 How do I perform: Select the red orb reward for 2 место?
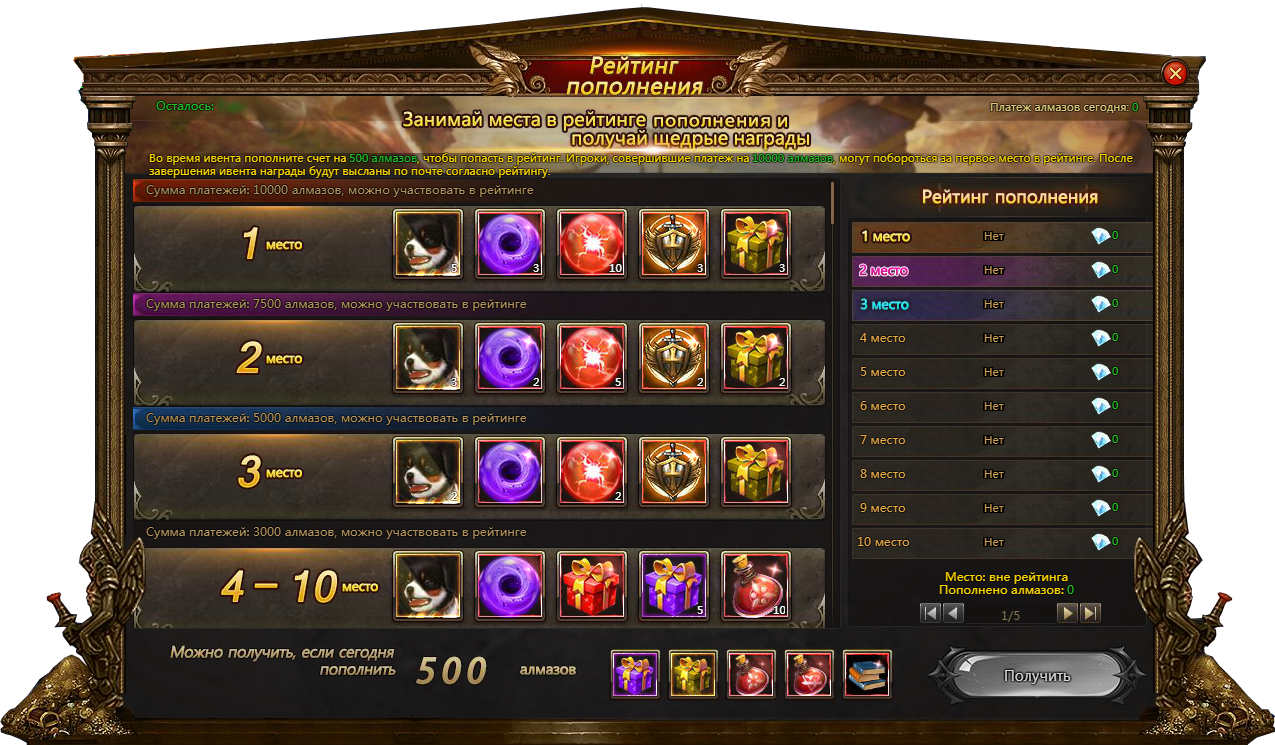[592, 357]
